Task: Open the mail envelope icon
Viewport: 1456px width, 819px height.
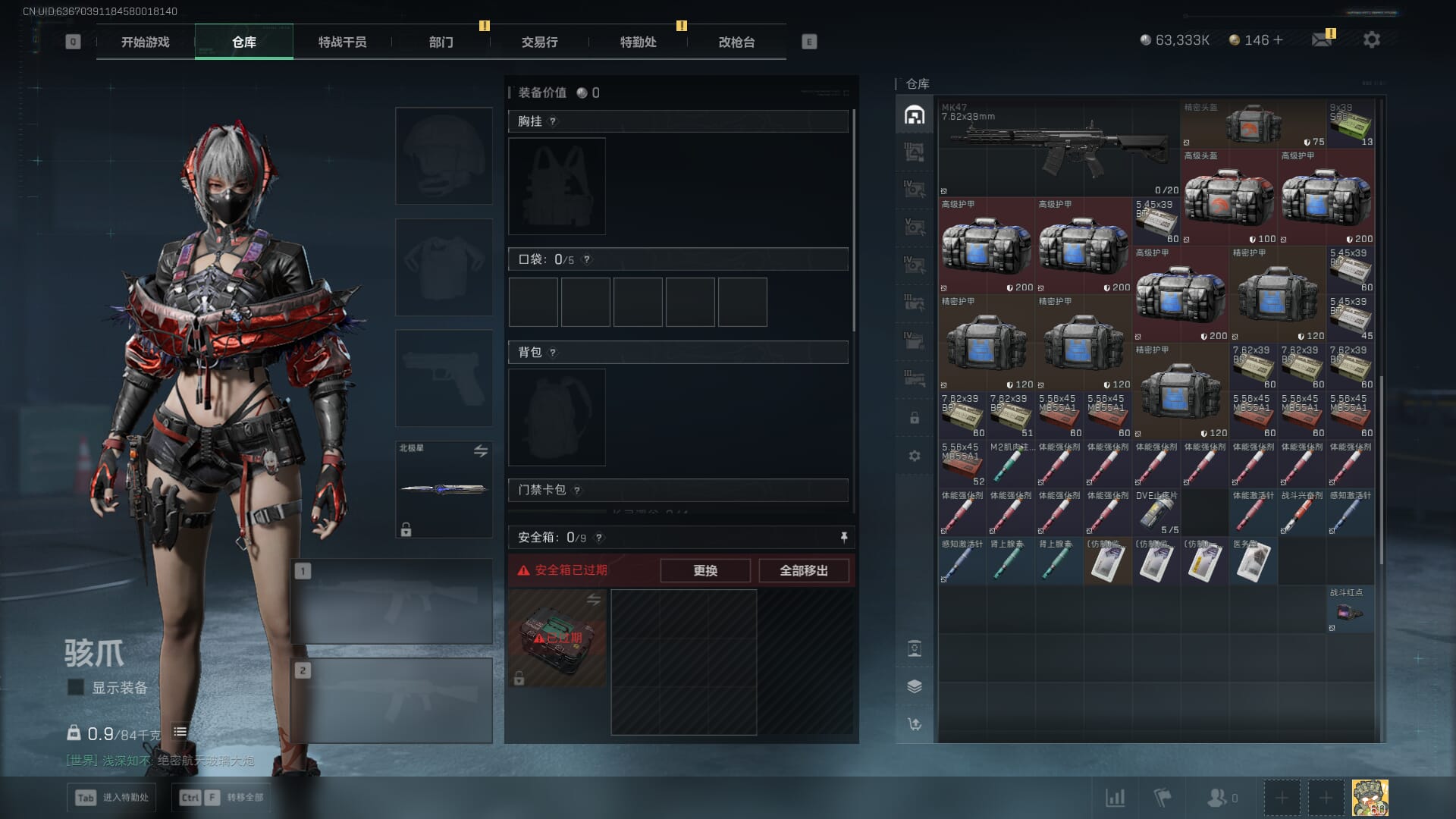Action: [x=1322, y=39]
